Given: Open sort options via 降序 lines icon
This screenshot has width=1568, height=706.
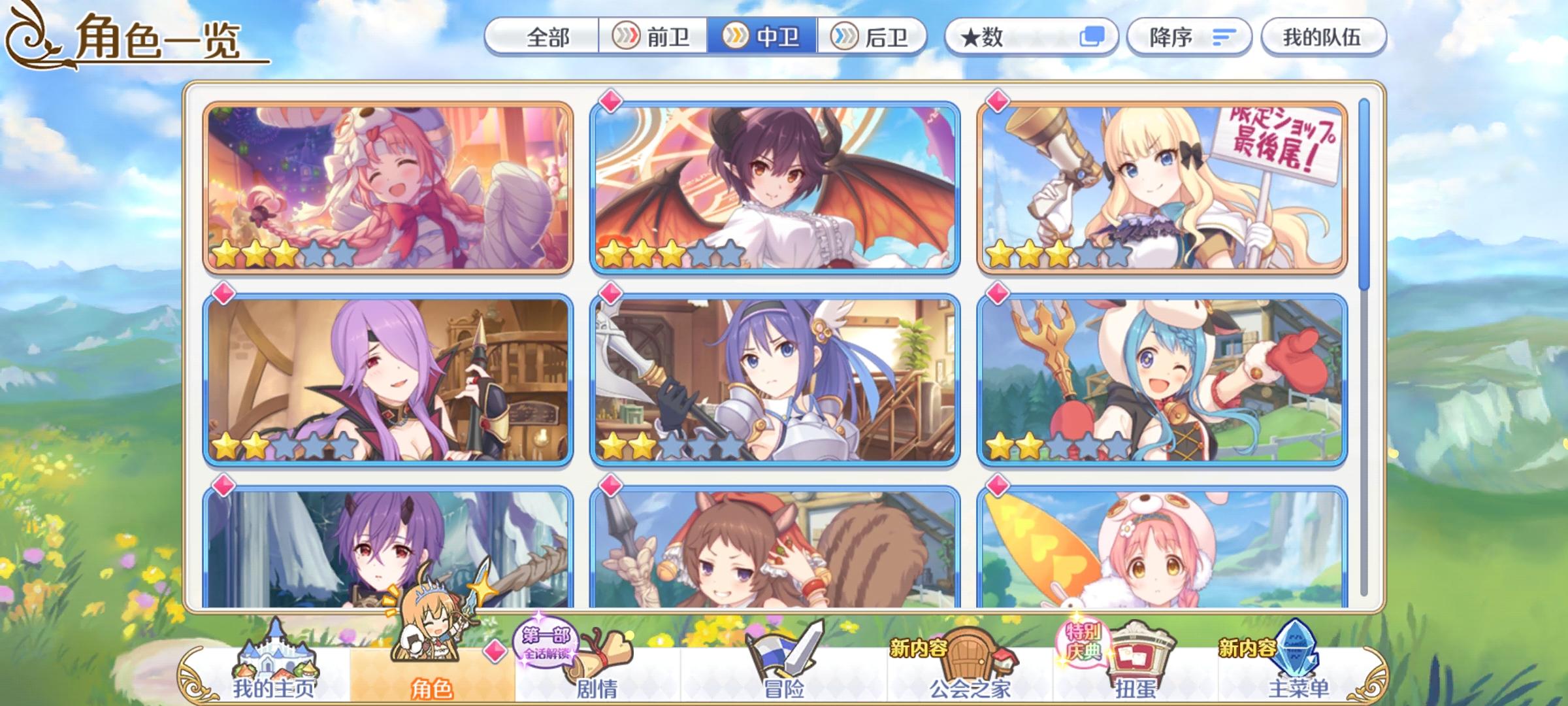Looking at the screenshot, I should 1224,37.
